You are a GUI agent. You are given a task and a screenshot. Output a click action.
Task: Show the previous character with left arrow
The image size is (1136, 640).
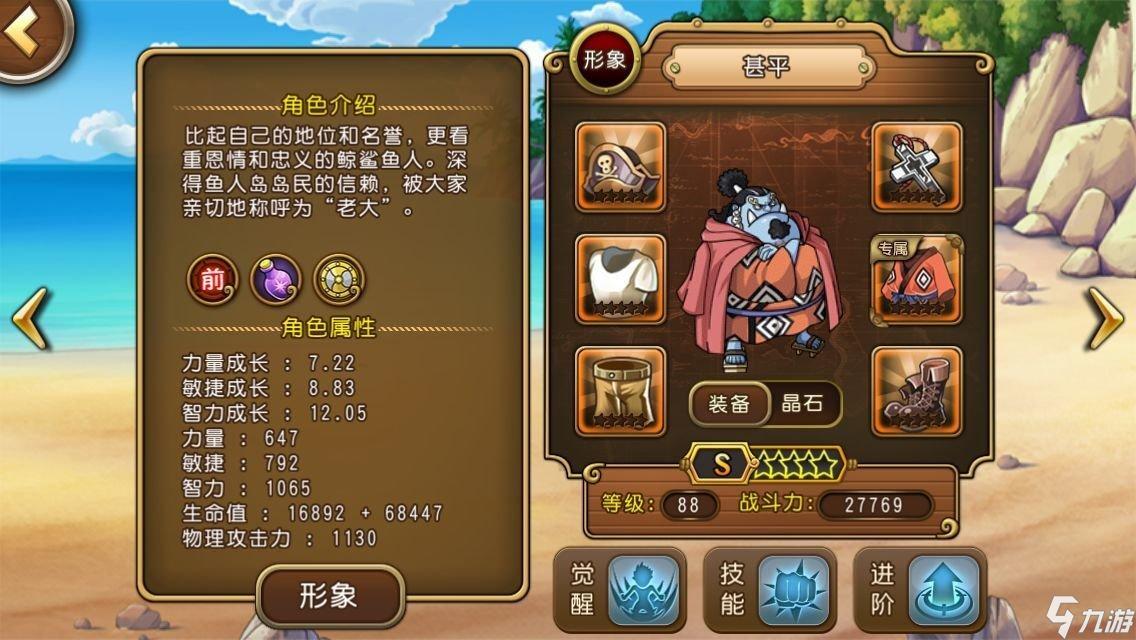pos(30,317)
